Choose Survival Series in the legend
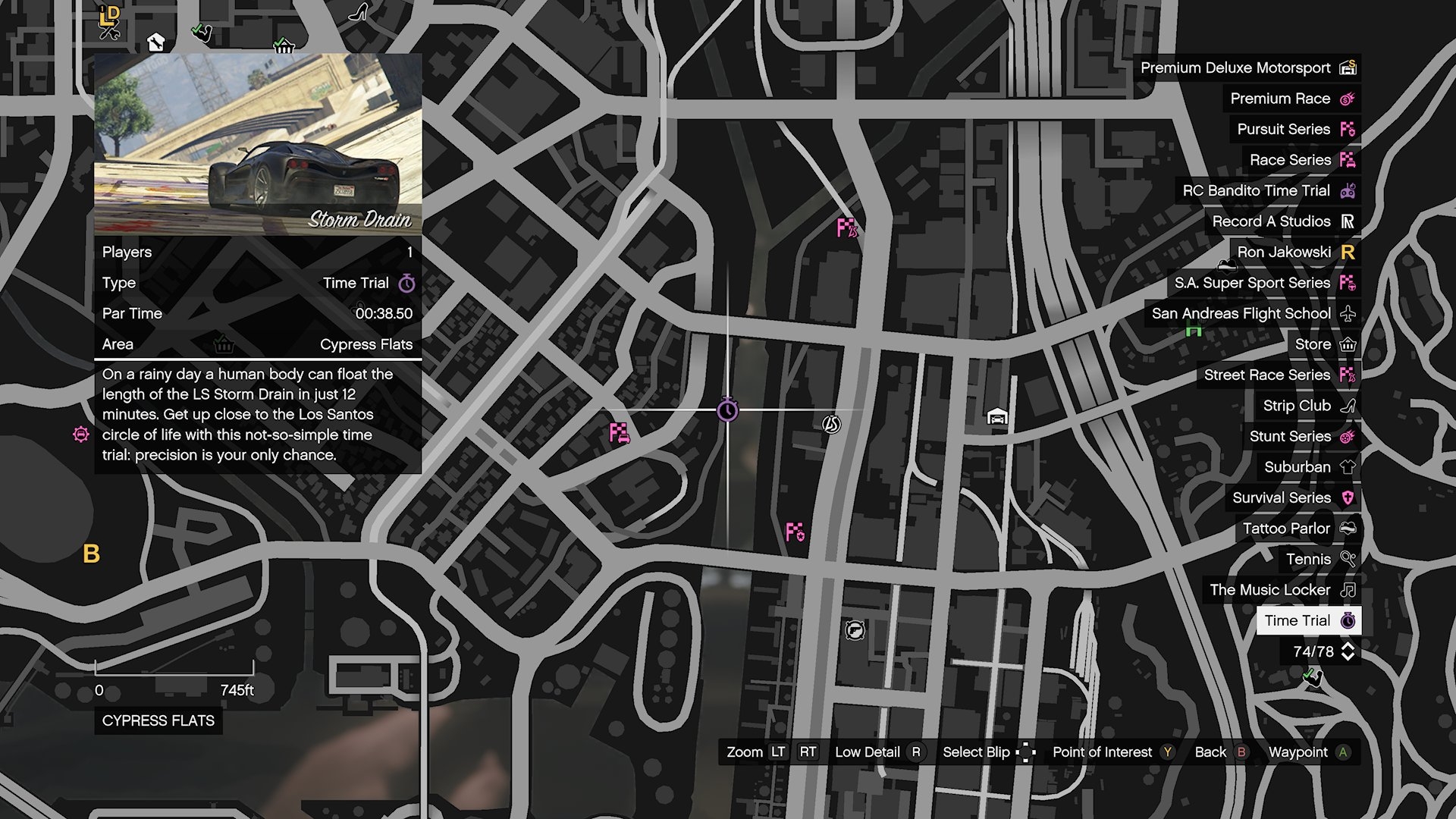 [1292, 498]
